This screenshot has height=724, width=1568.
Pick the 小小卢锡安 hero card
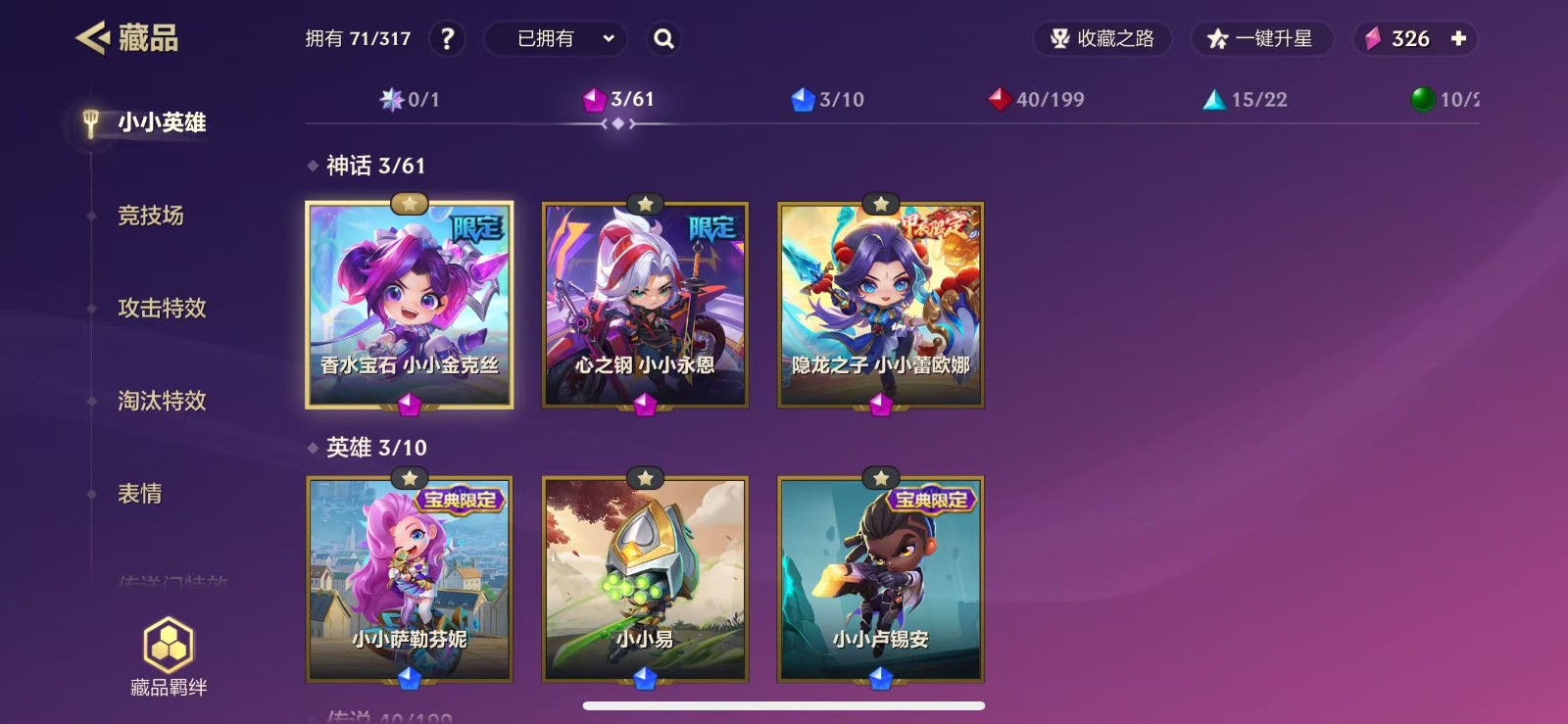881,579
